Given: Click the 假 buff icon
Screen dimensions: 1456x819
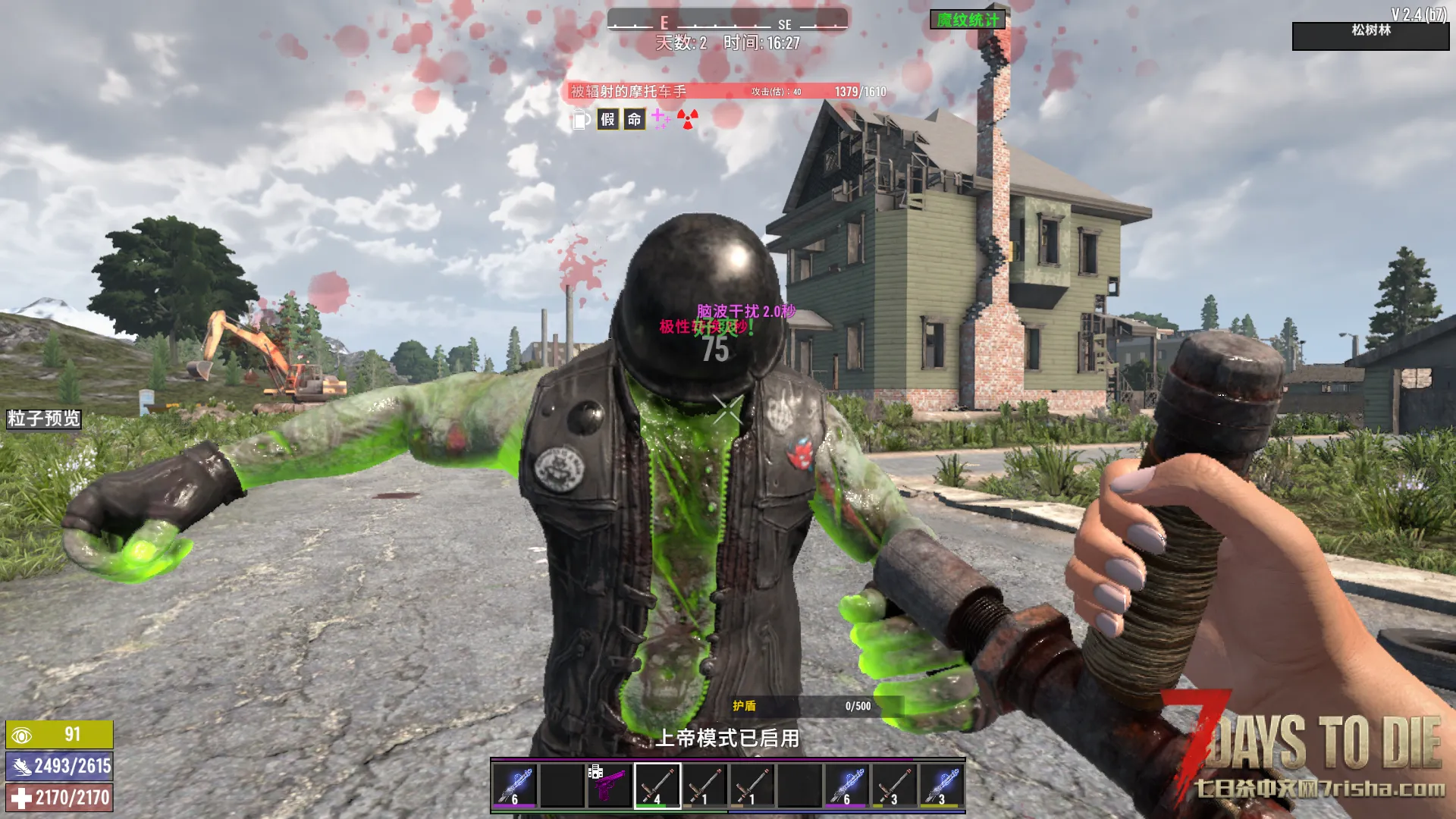Looking at the screenshot, I should coord(607,119).
